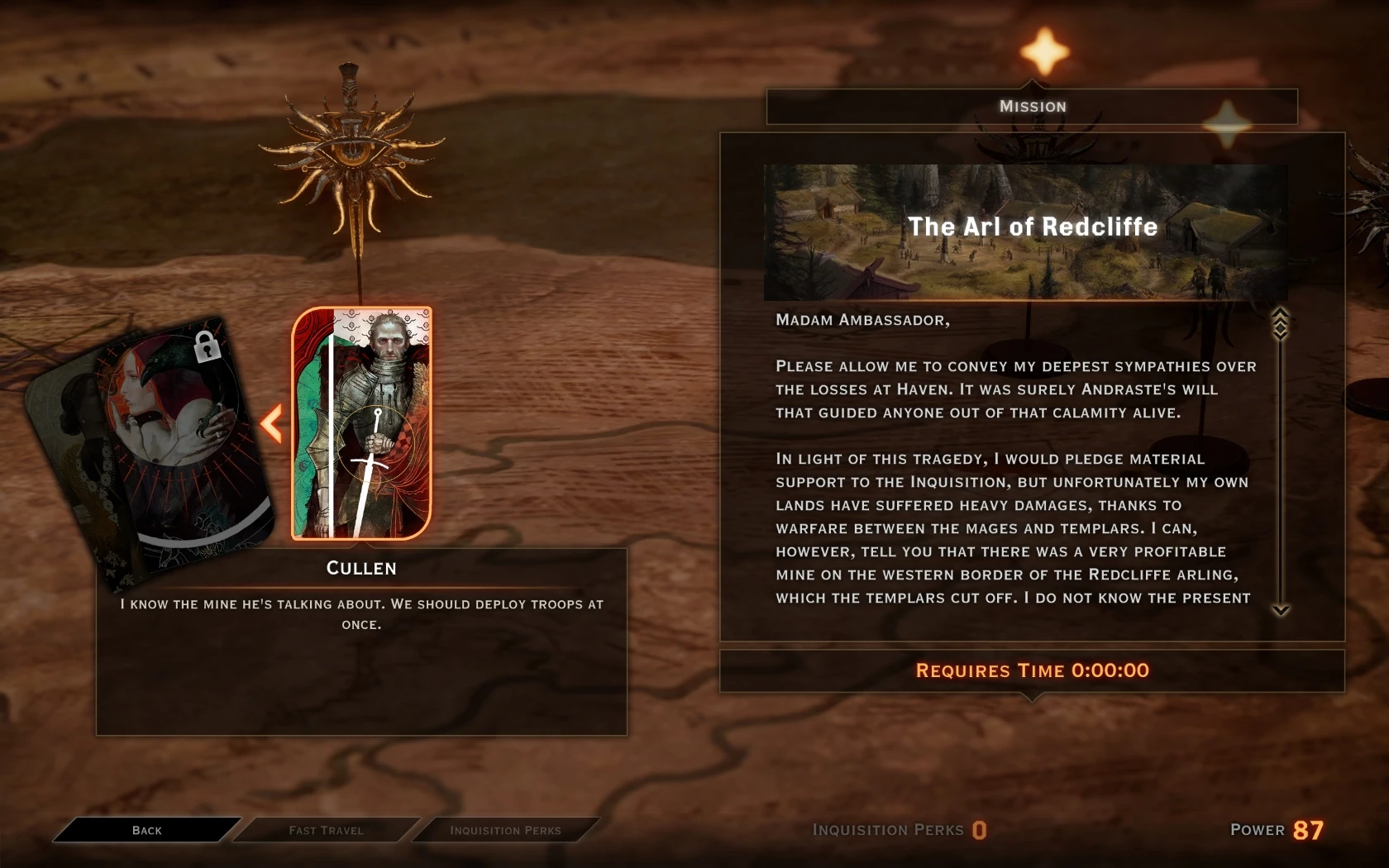The width and height of the screenshot is (1389, 868).
Task: Click the glowing orange star marker at the top
Action: (x=1043, y=51)
